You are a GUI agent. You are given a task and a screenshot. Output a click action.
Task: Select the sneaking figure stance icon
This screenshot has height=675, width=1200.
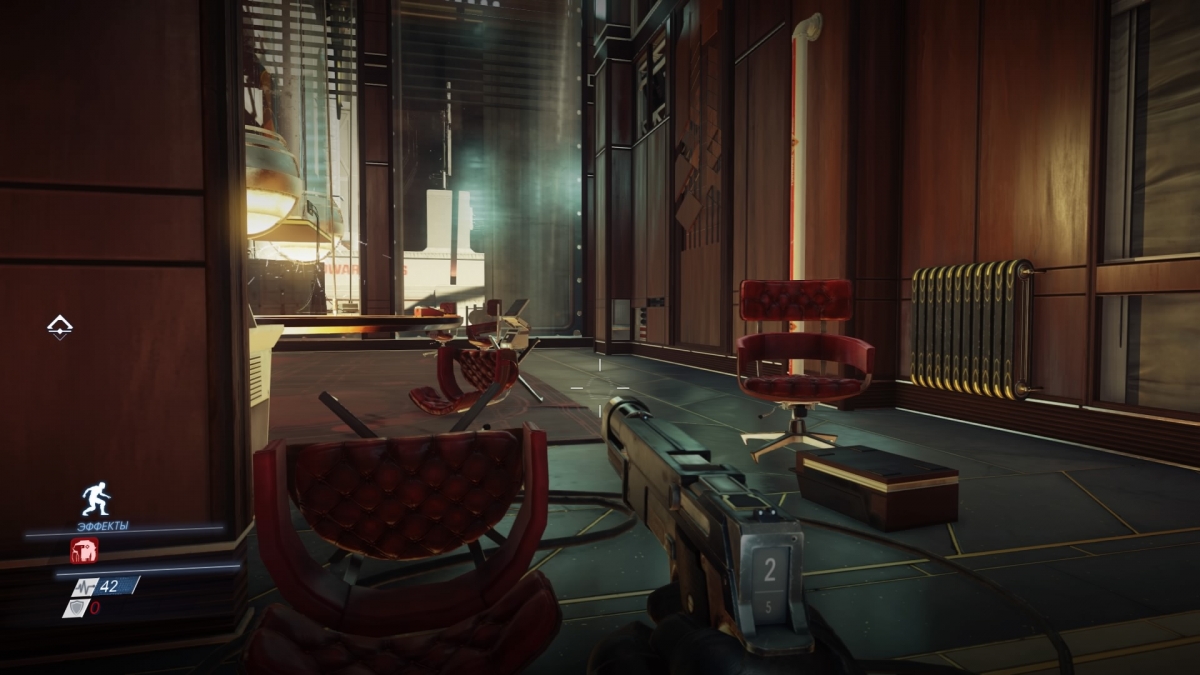(95, 497)
